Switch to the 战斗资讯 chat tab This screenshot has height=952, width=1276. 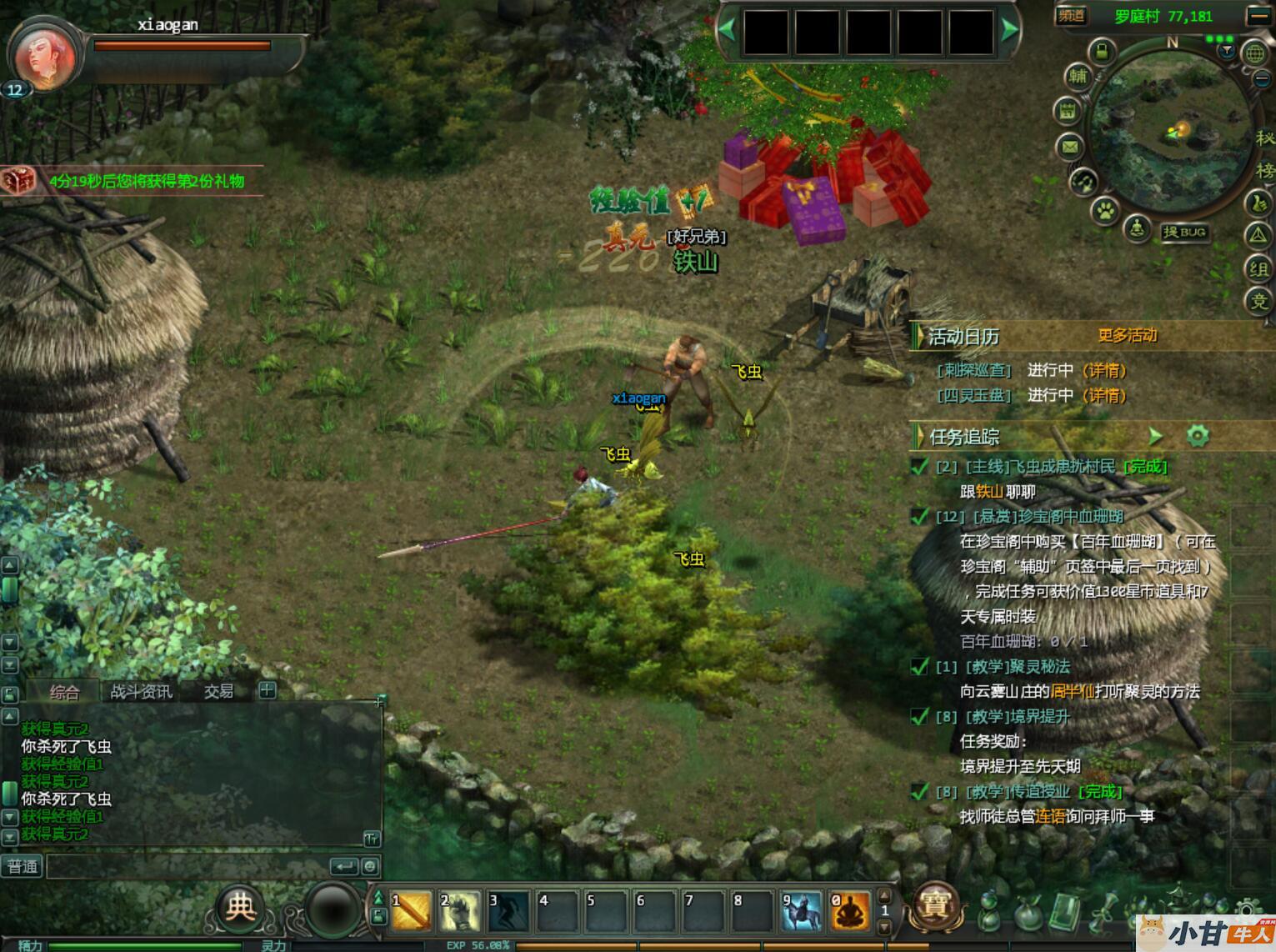click(x=141, y=691)
